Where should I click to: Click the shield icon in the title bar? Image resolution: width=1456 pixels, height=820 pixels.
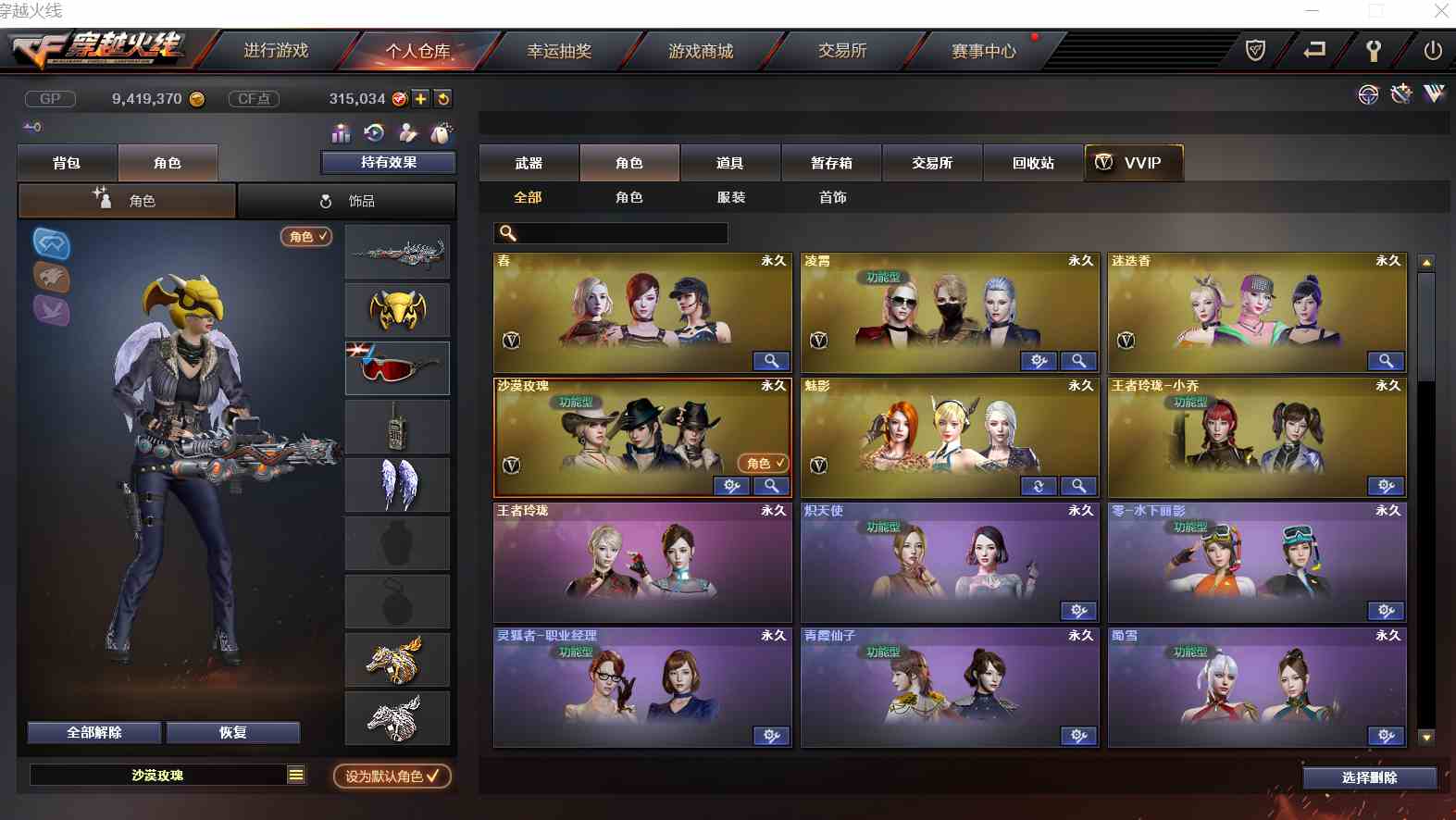tap(1255, 51)
